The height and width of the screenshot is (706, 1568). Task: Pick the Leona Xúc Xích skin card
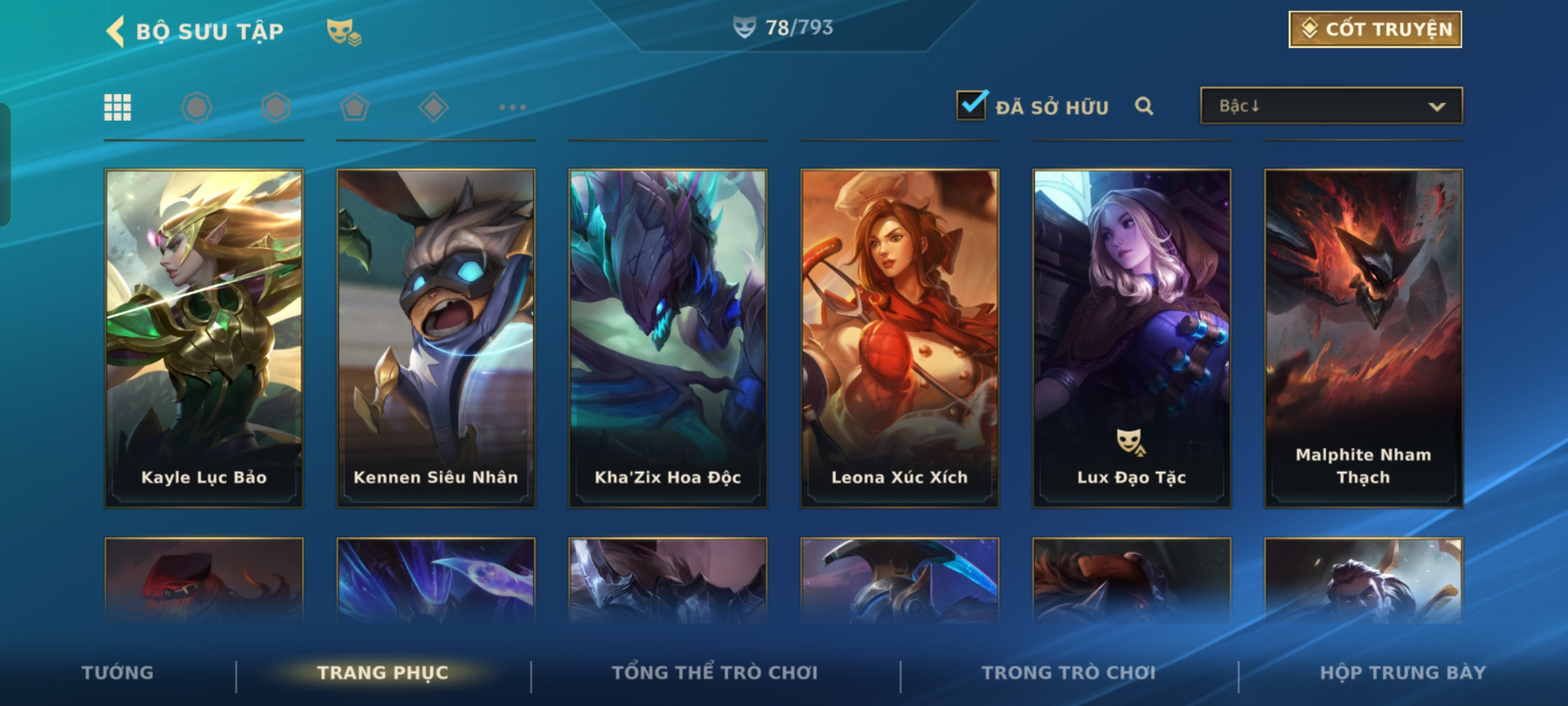pyautogui.click(x=900, y=338)
